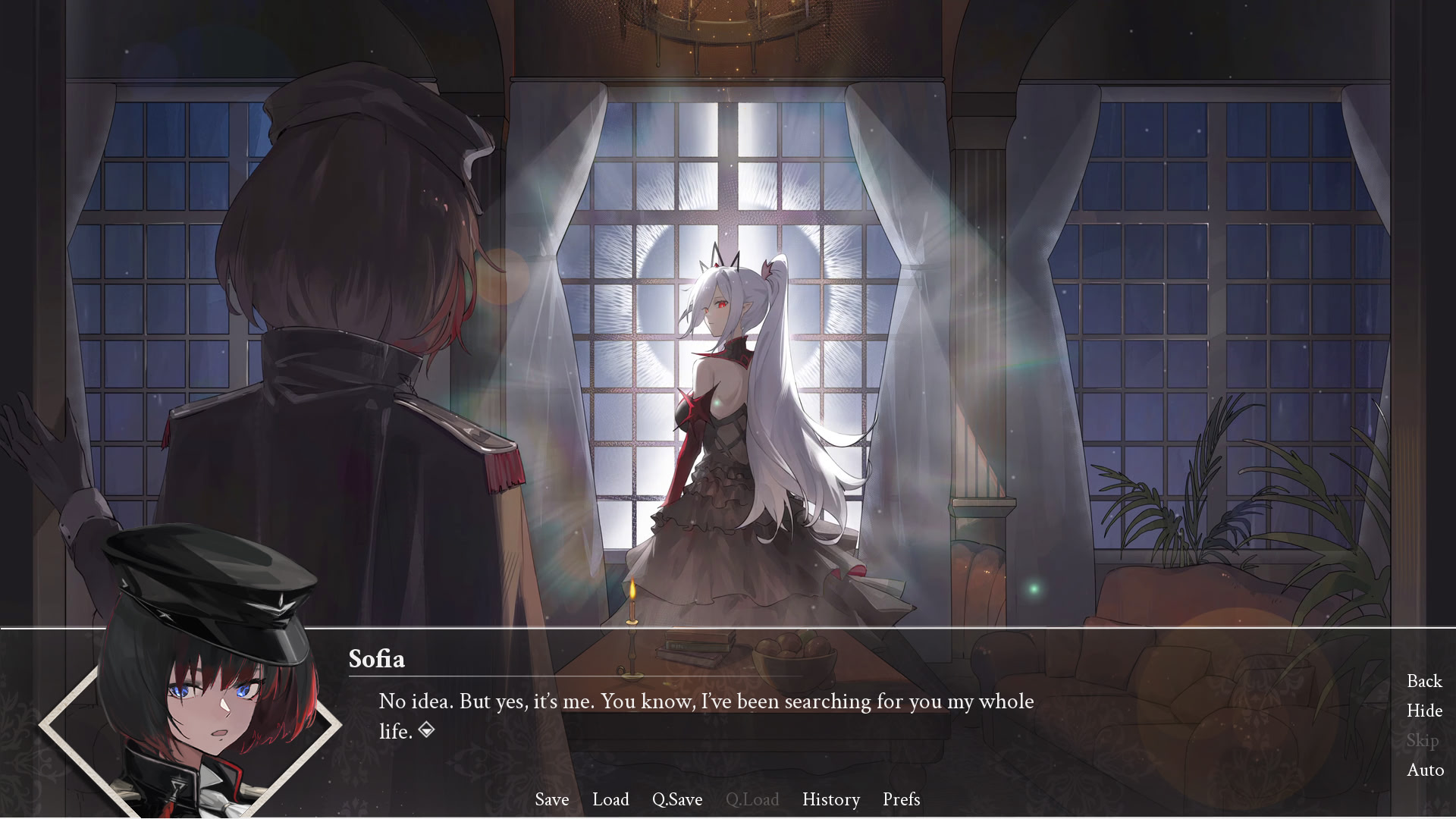1456x819 pixels.
Task: View the dialogue History log
Action: pyautogui.click(x=830, y=799)
